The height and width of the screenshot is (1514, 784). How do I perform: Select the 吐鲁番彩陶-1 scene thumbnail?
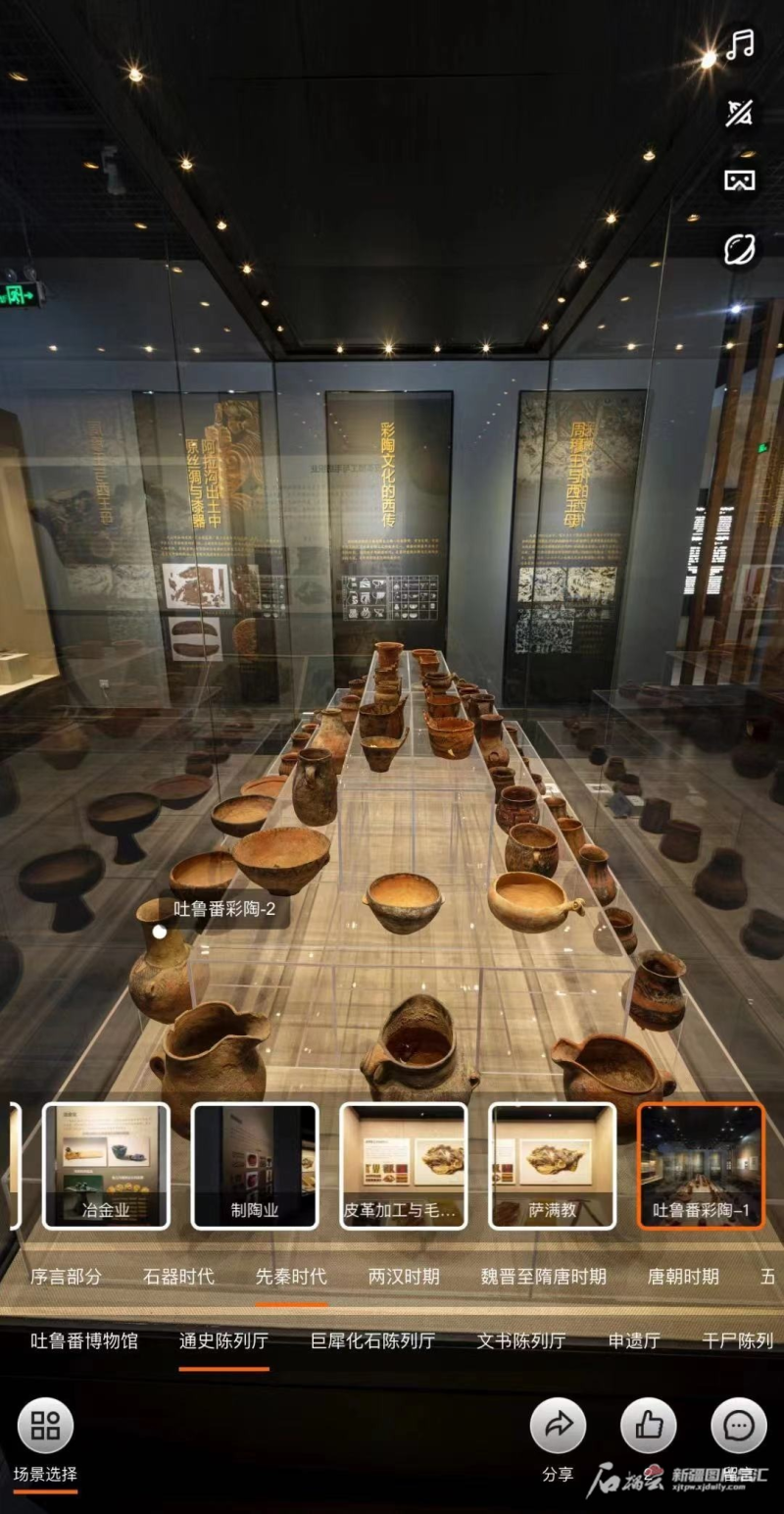point(701,1166)
